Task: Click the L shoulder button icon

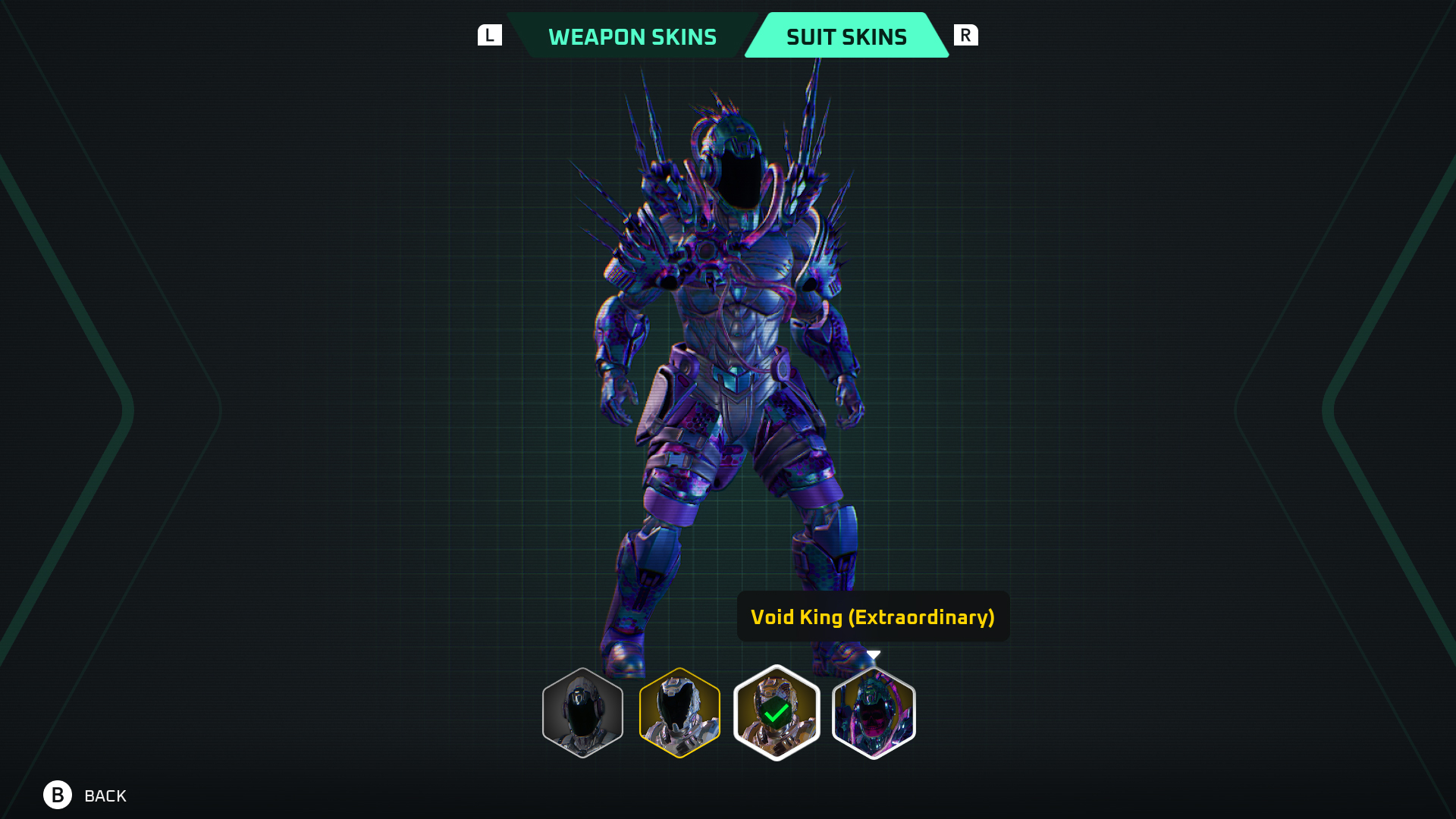Action: pyautogui.click(x=490, y=33)
